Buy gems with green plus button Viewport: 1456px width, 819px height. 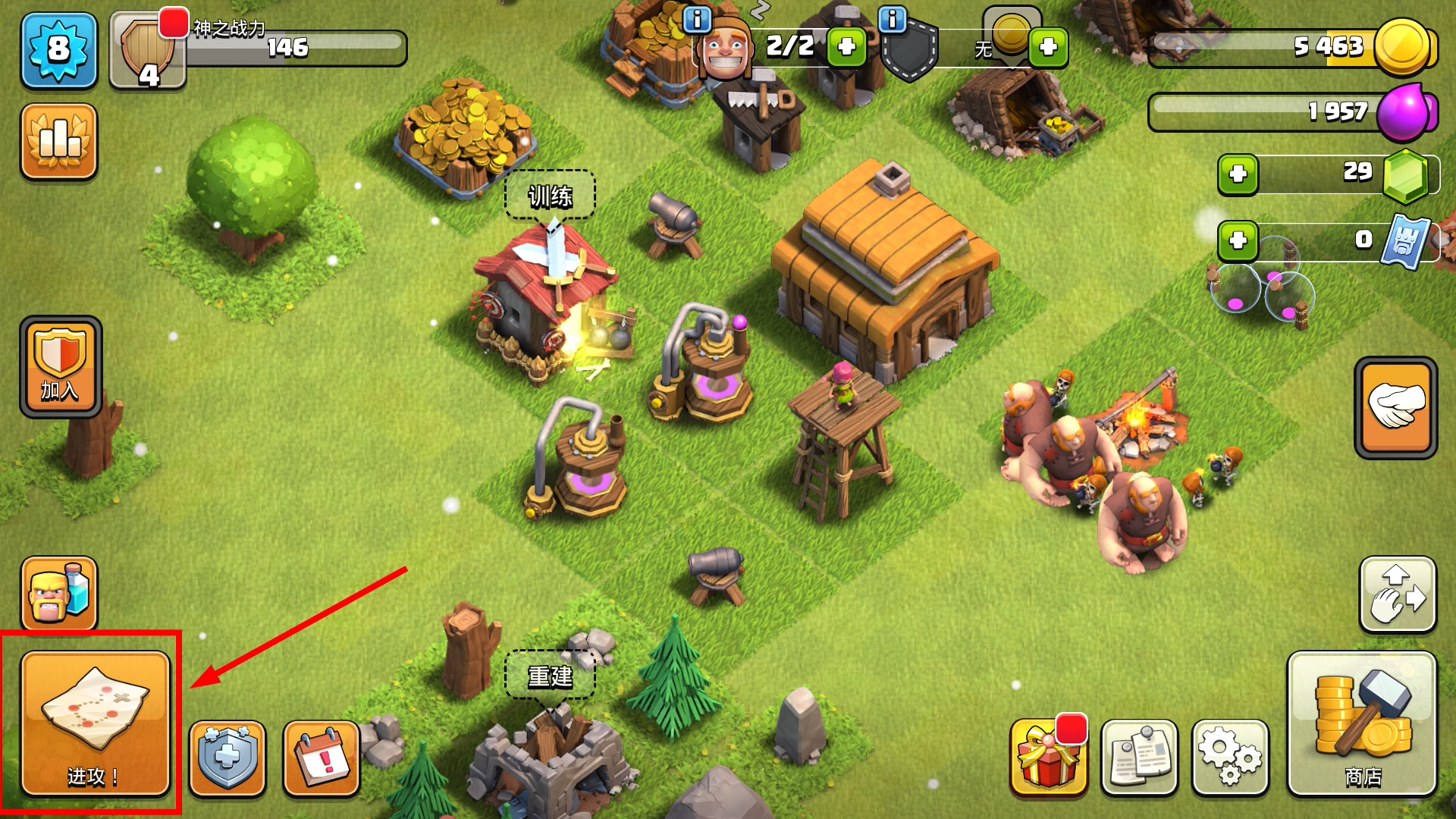pos(1238,174)
